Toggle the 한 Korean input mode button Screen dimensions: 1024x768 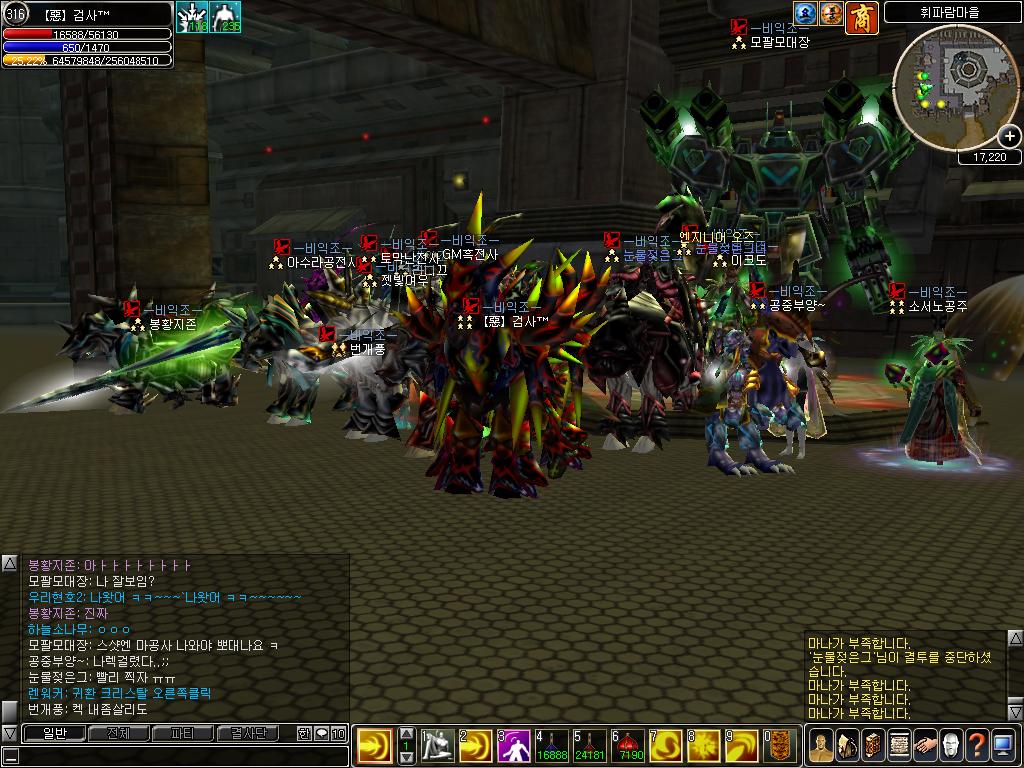pyautogui.click(x=304, y=733)
